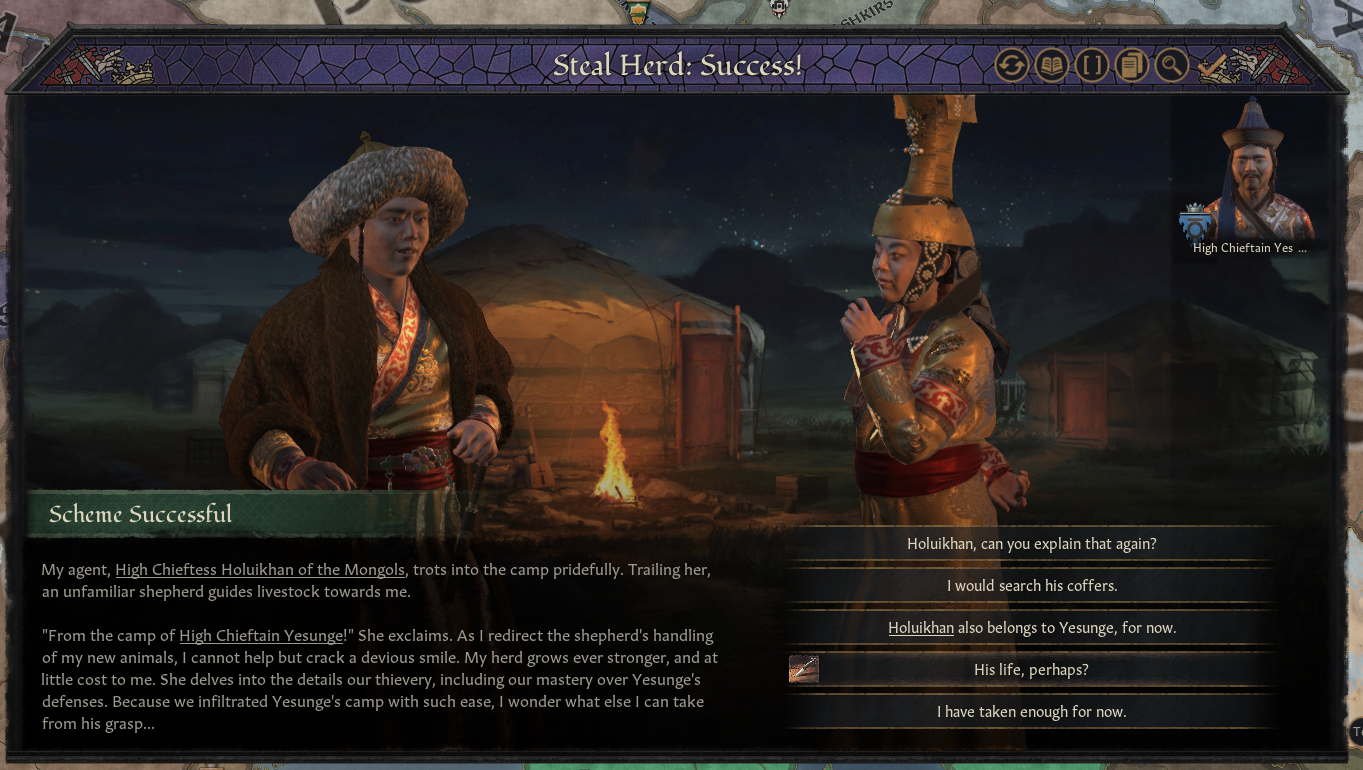
Task: Click the square brackets icon
Action: click(1092, 67)
